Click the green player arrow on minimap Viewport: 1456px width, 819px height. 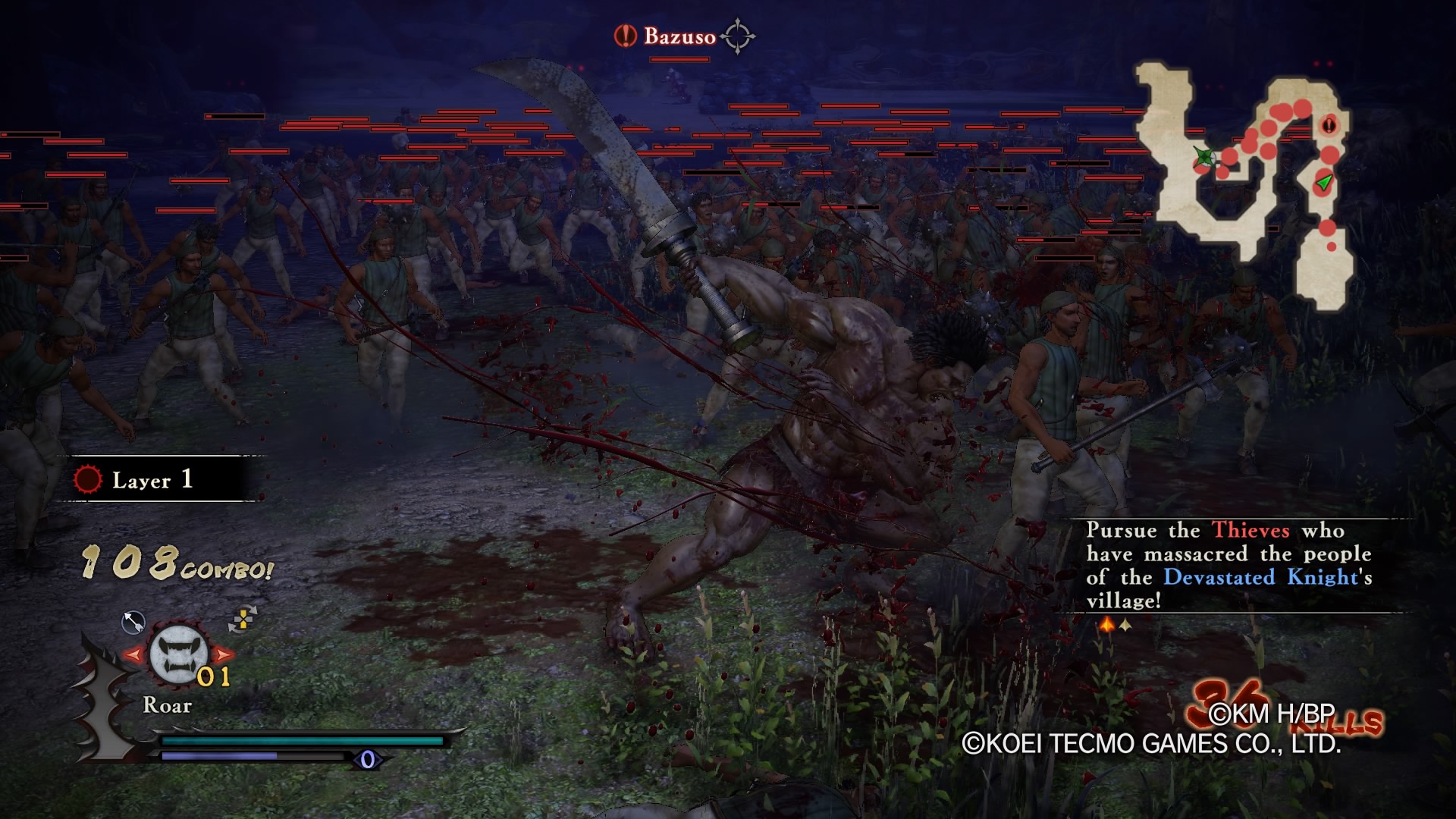[1324, 182]
